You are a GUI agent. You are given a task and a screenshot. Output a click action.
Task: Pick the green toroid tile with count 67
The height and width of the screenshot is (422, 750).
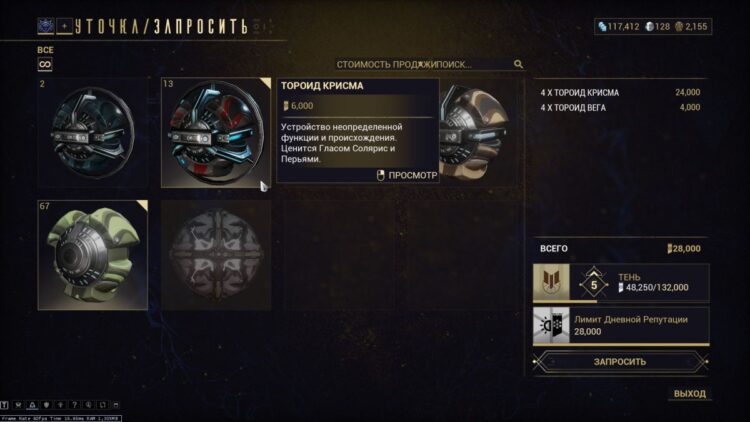pos(92,255)
